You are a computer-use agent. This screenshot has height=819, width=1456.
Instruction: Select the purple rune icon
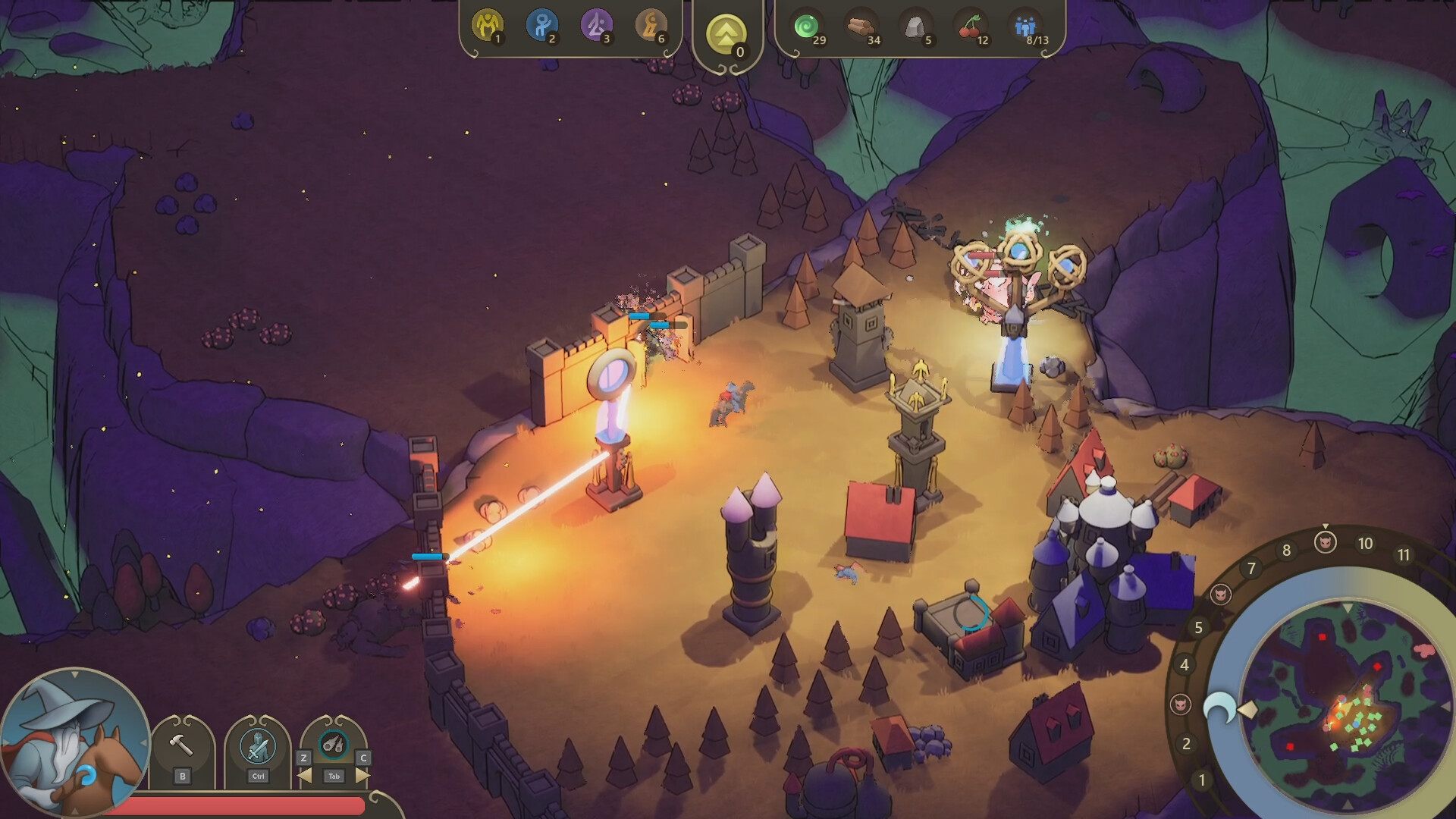click(596, 25)
